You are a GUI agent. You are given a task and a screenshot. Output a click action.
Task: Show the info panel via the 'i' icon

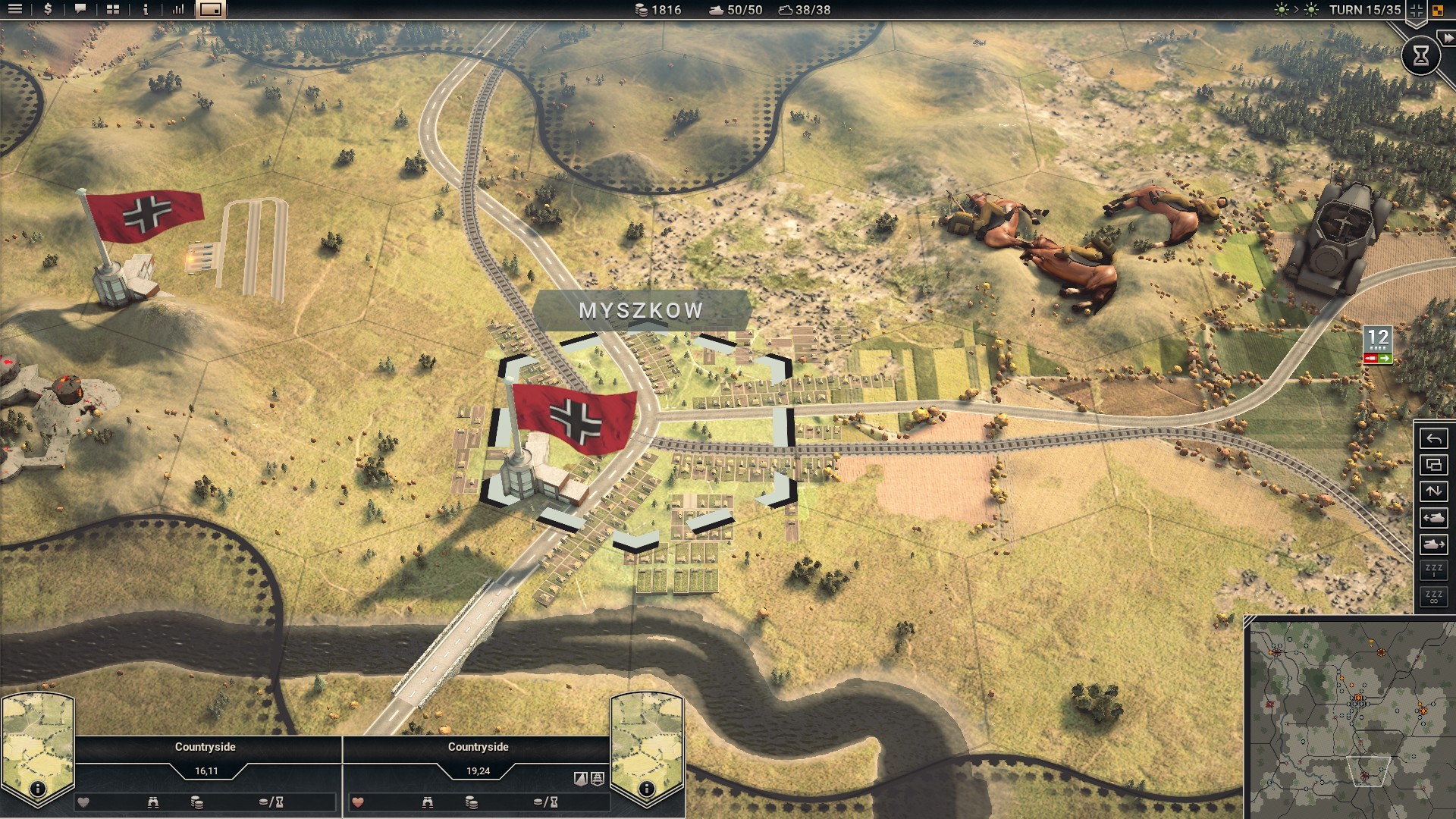[146, 10]
